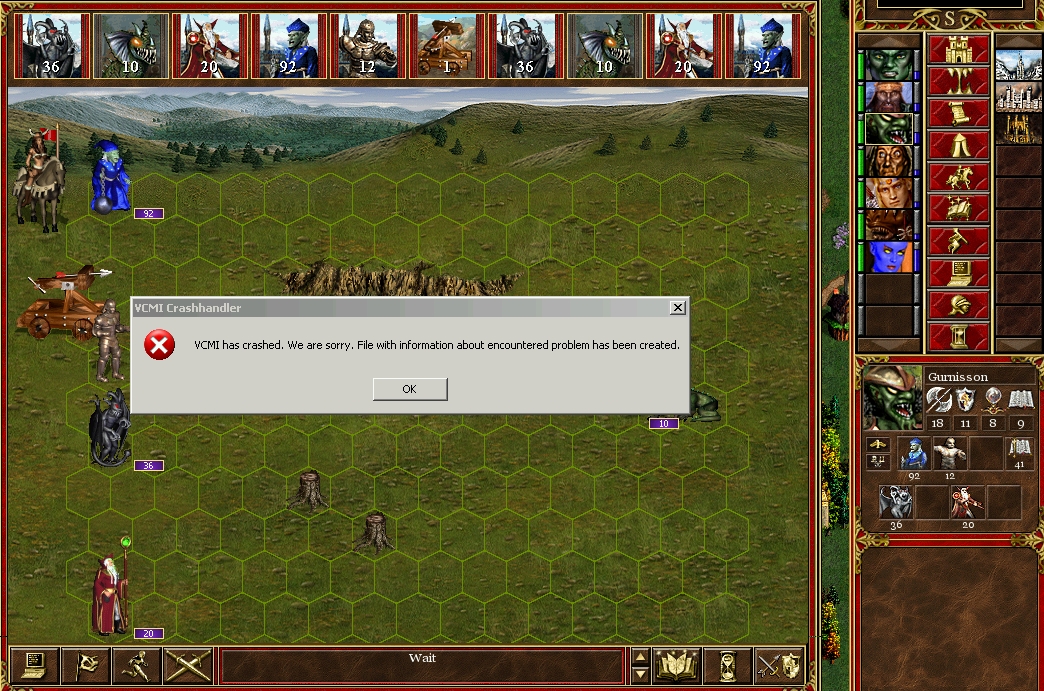Click OK in the VCMI crash dialog
The width and height of the screenshot is (1044, 691).
coord(409,389)
